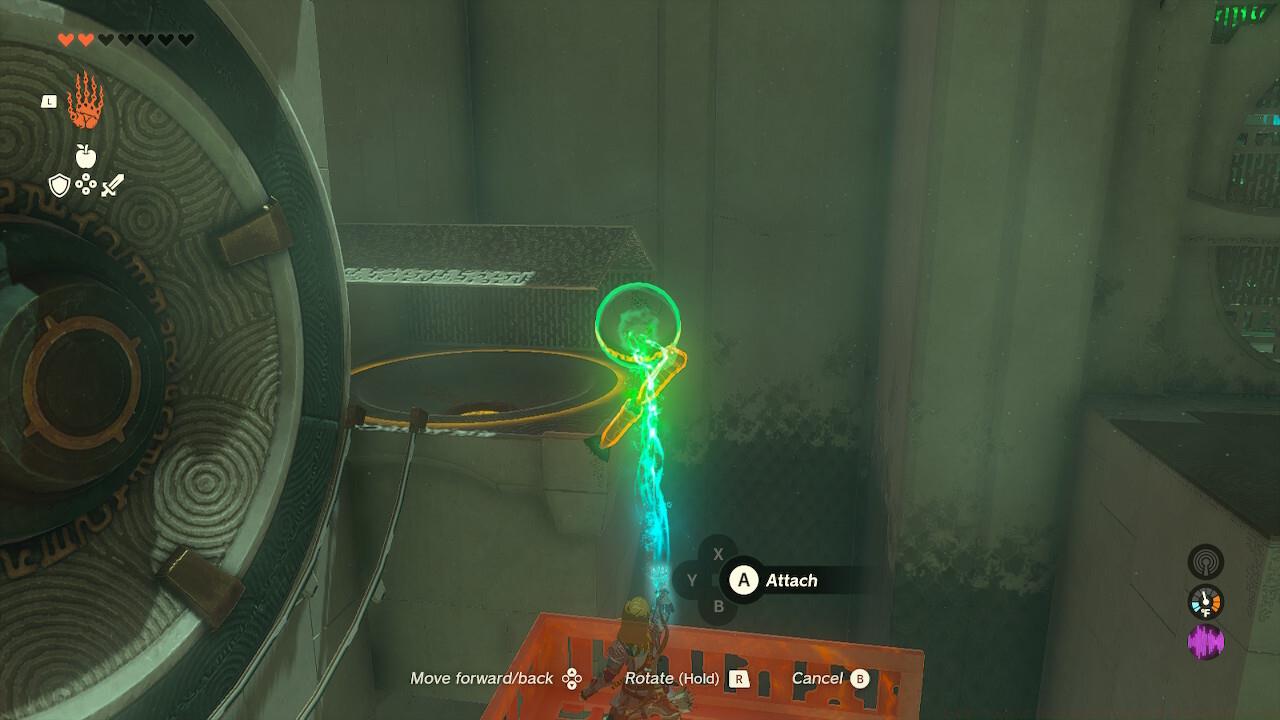This screenshot has height=720, width=1280.
Task: Click the apple food icon
Action: coord(86,154)
